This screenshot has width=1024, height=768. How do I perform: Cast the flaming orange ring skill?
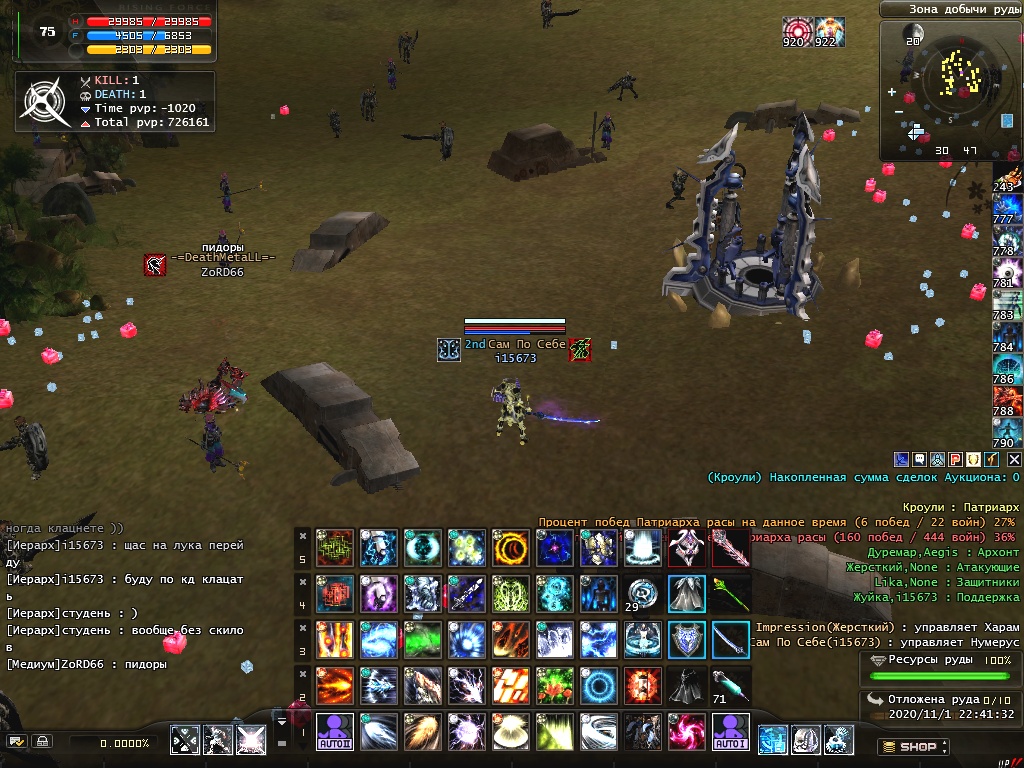click(510, 548)
